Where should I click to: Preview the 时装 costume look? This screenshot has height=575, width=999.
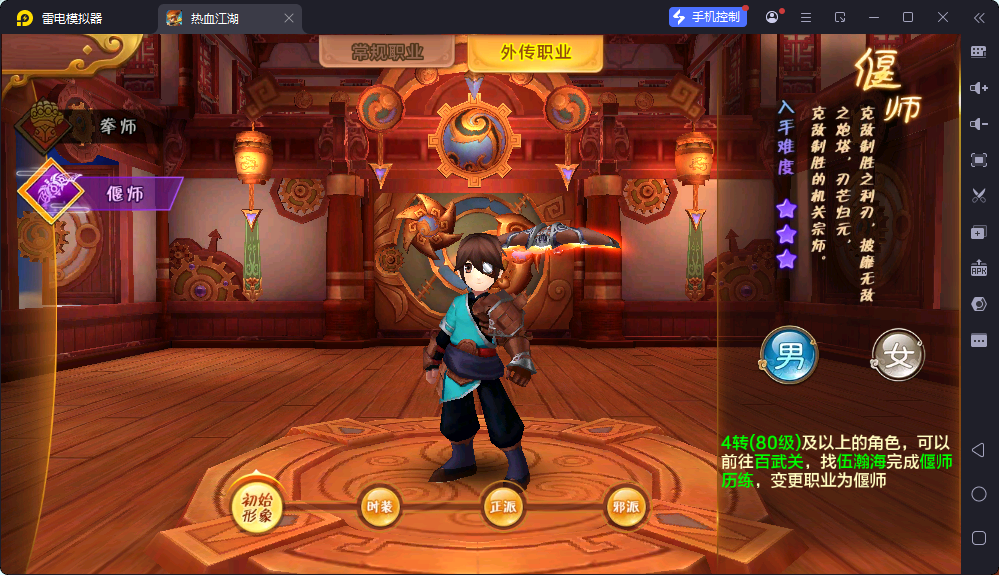379,507
